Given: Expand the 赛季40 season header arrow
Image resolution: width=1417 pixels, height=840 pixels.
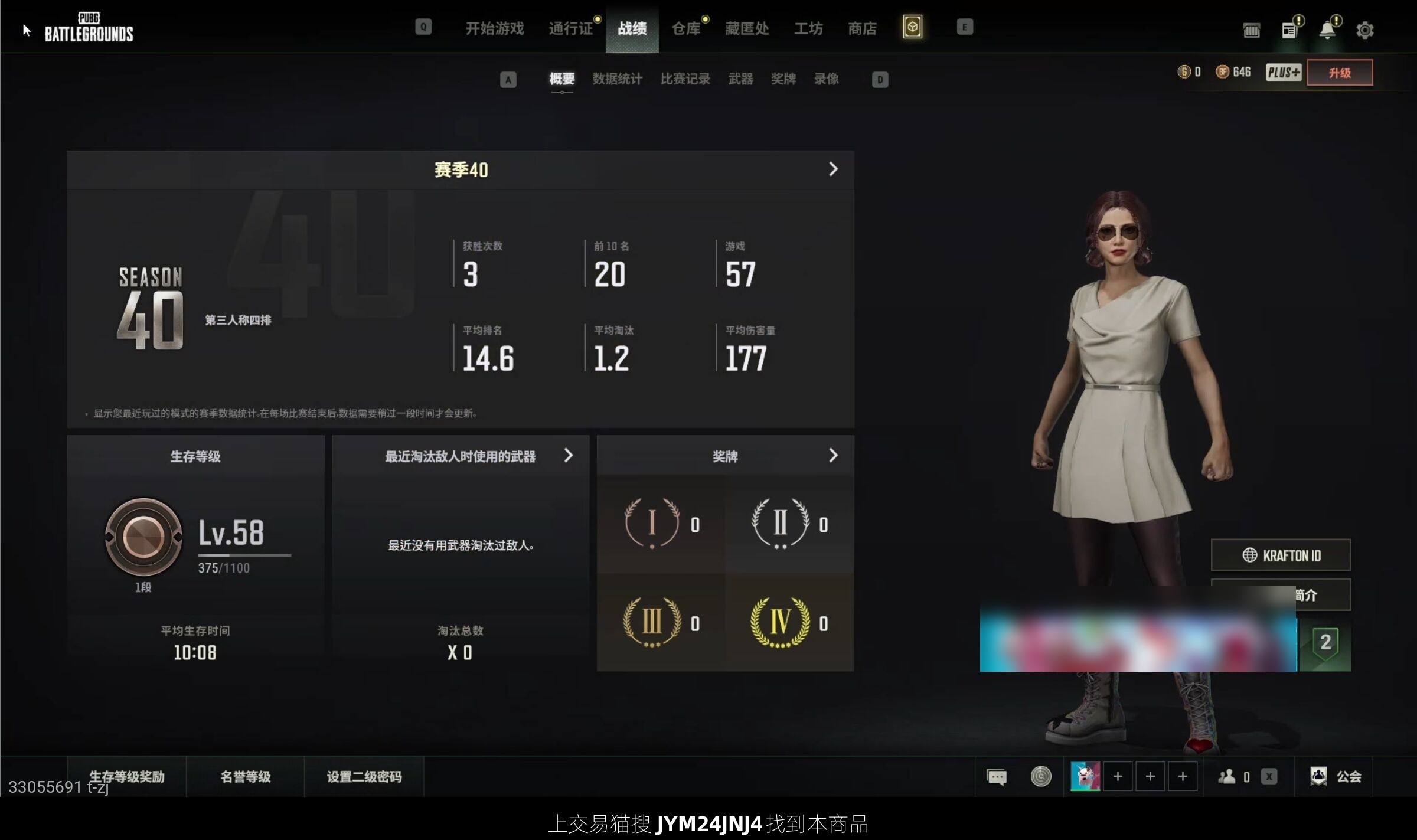Looking at the screenshot, I should coord(833,169).
